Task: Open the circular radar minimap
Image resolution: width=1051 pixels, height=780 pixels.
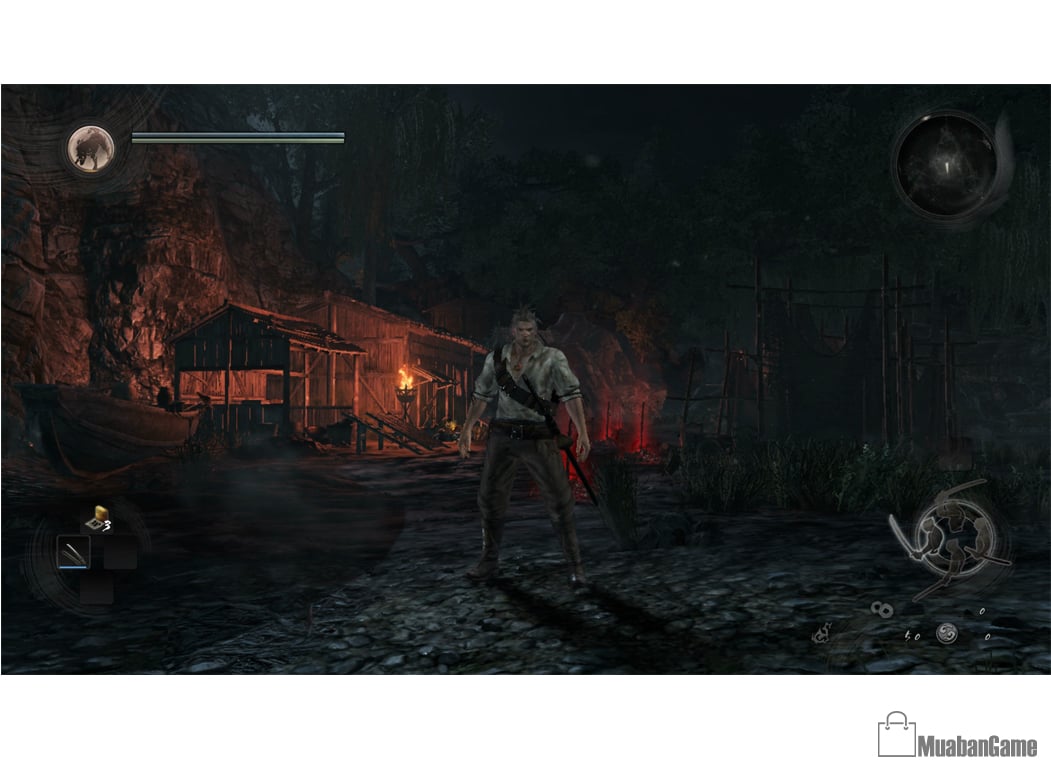Action: click(944, 165)
